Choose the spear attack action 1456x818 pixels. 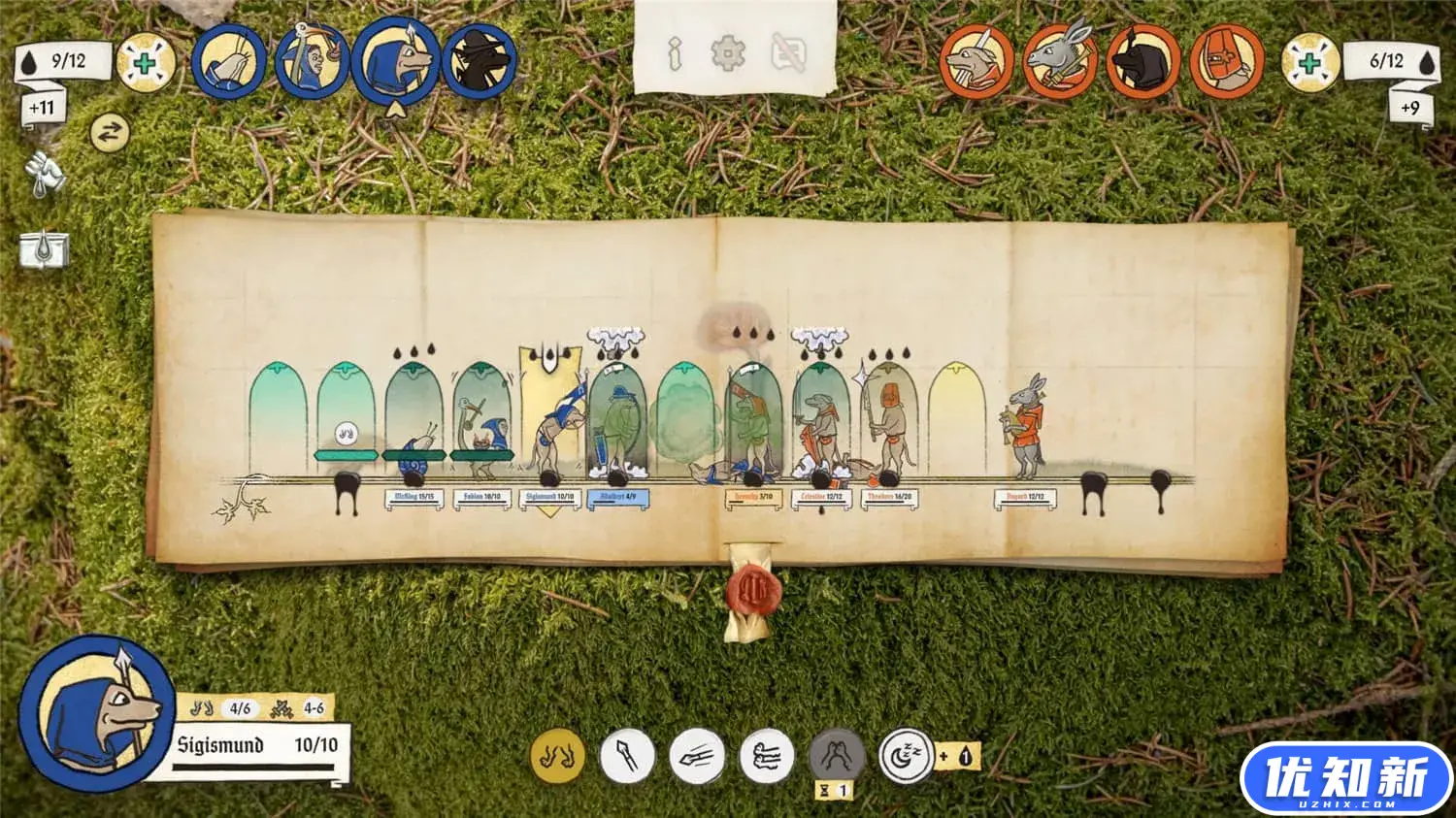coord(627,756)
